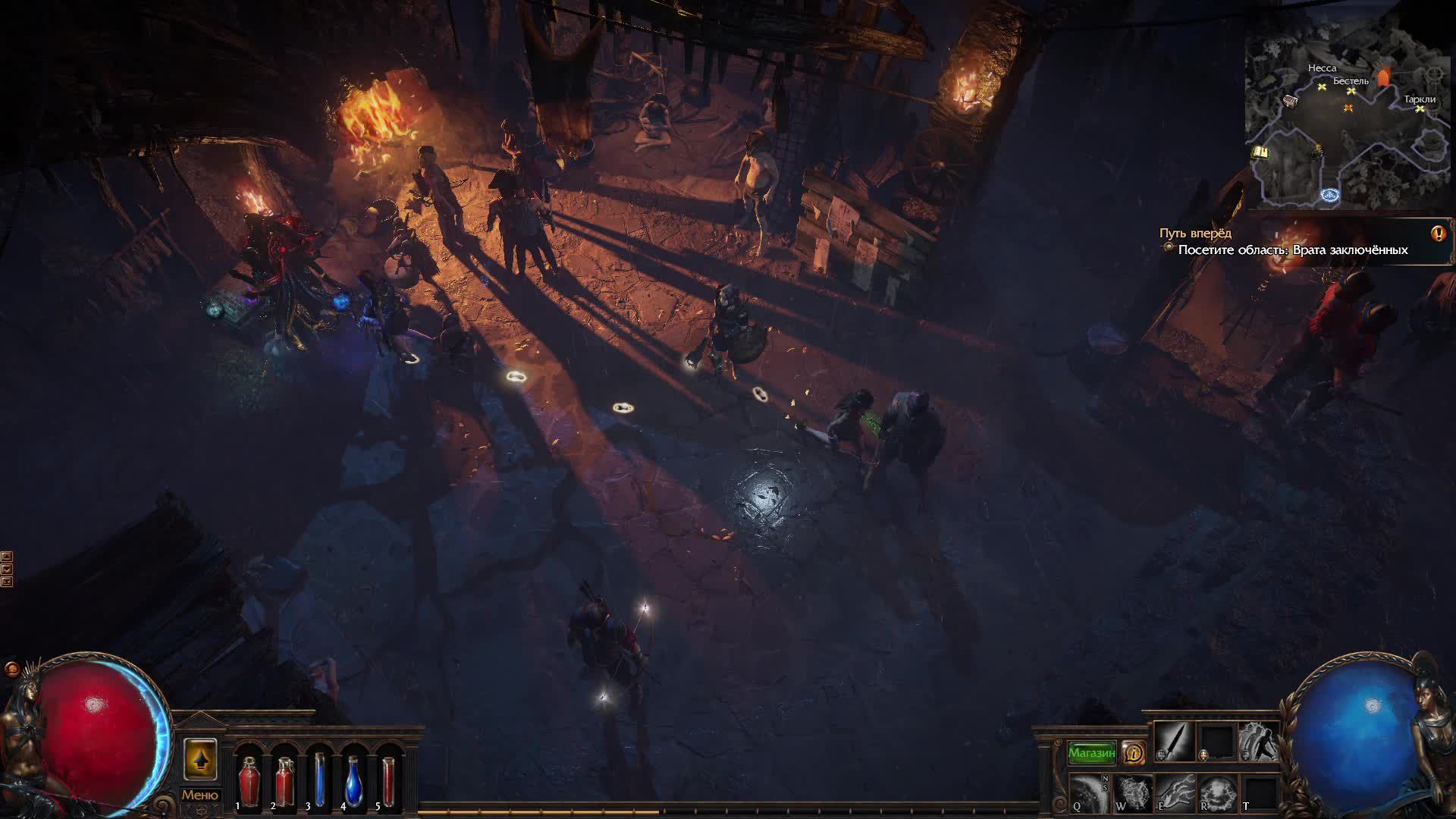Click the orange chat bubble icon above life orb
The height and width of the screenshot is (819, 1456).
(11, 670)
